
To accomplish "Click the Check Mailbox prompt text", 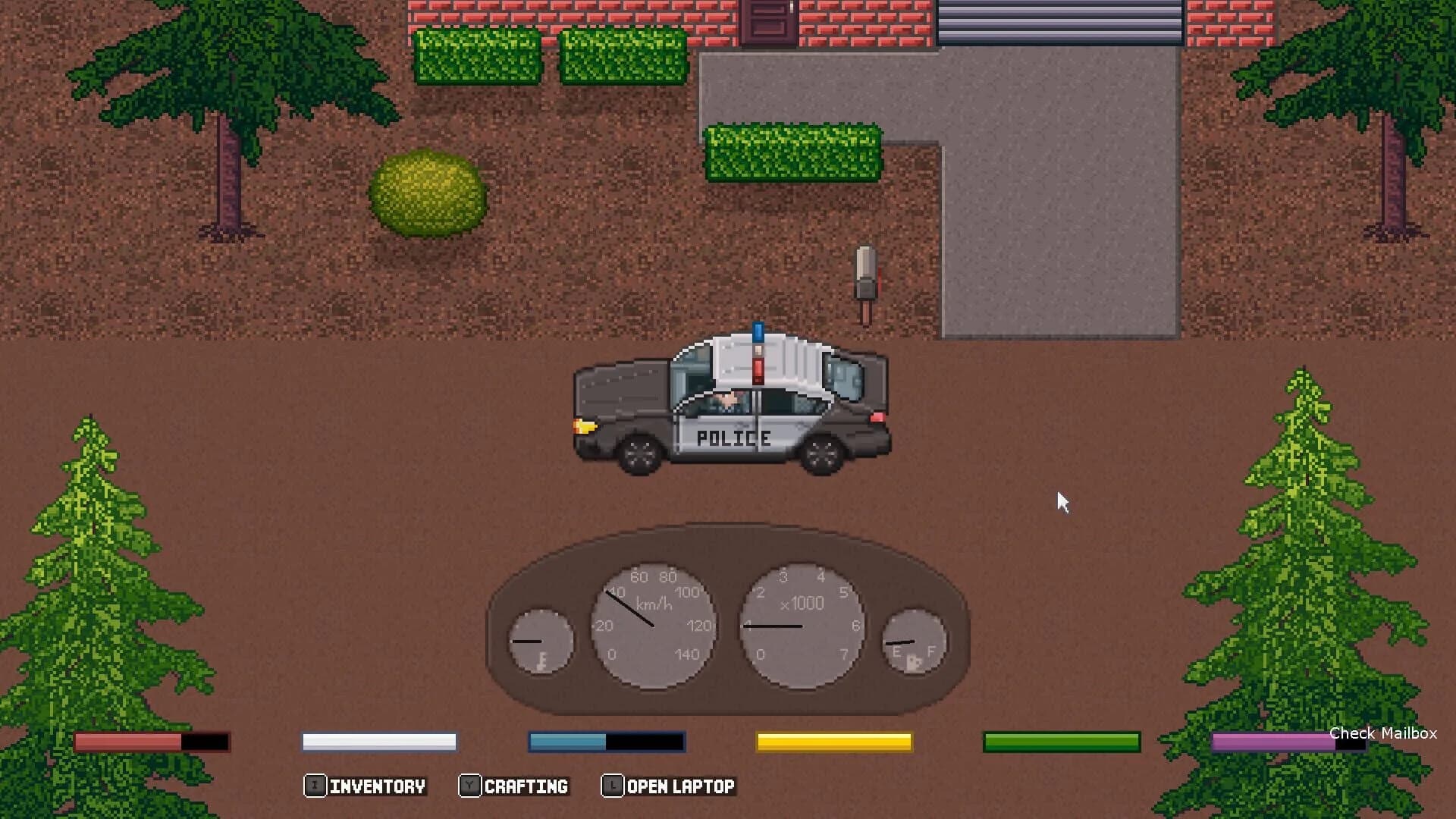I will coord(1382,733).
